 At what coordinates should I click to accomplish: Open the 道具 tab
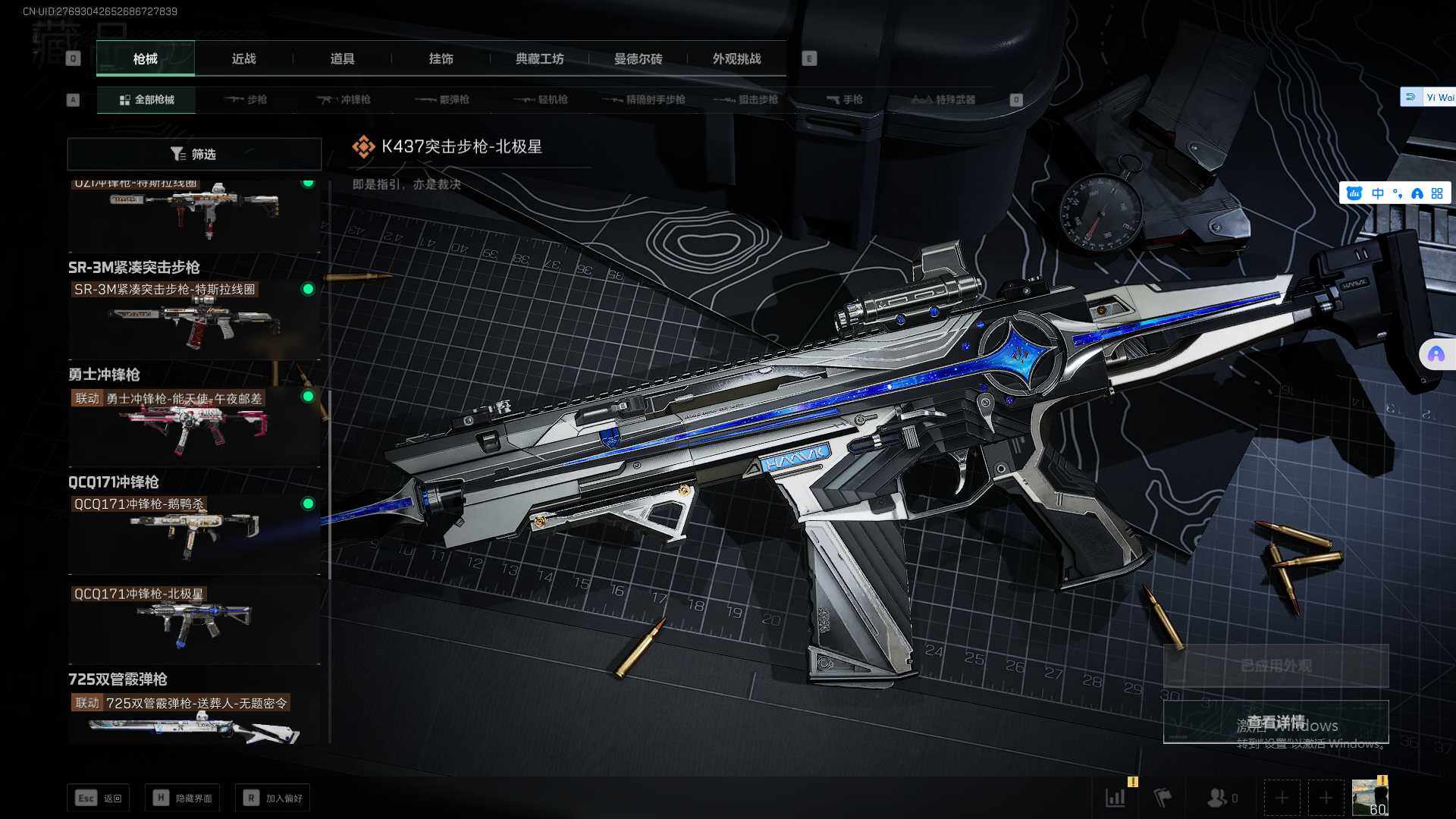(x=342, y=58)
